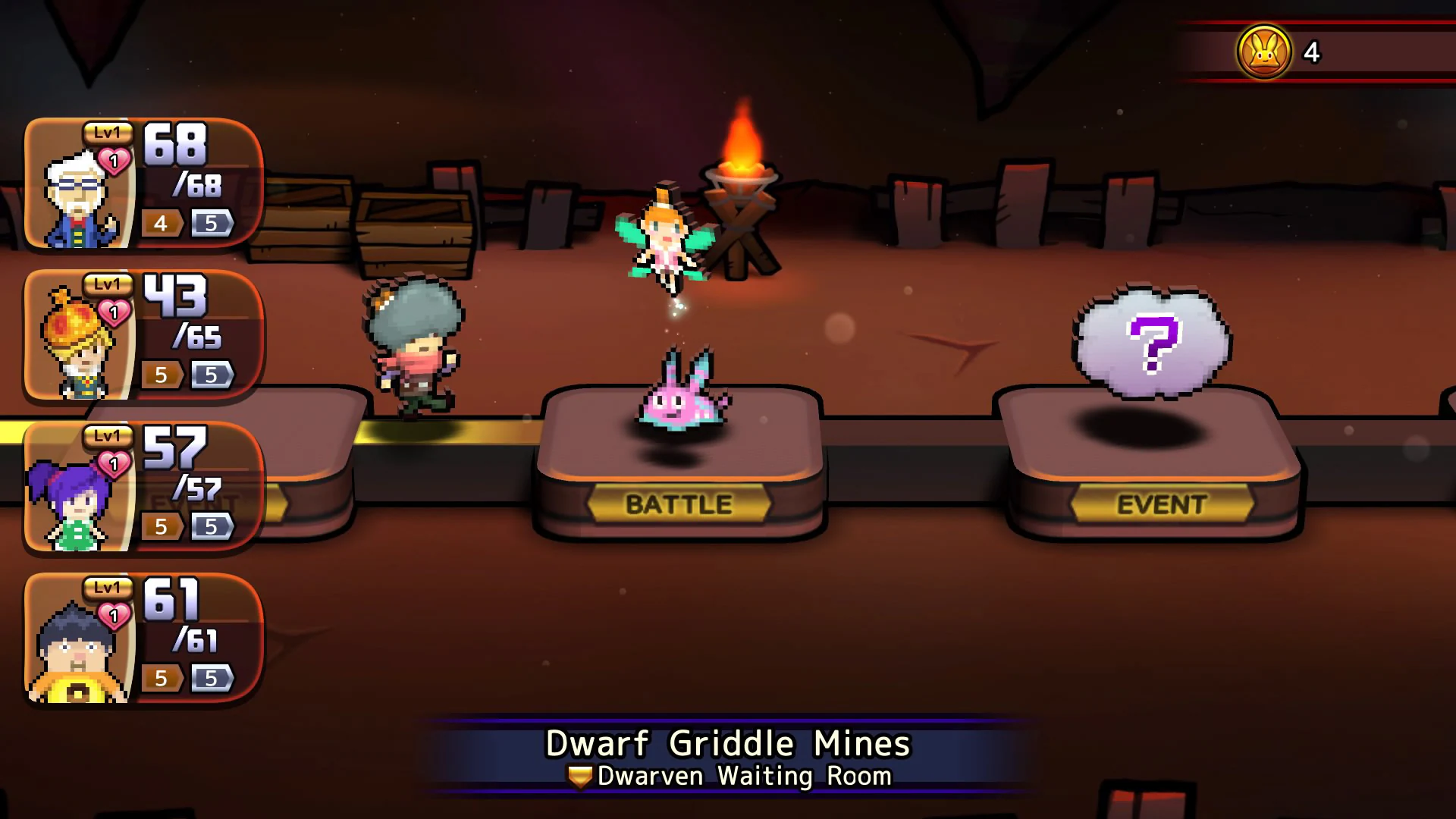The width and height of the screenshot is (1456, 819).
Task: Choose the dark-haired man's party card
Action: coord(143,639)
